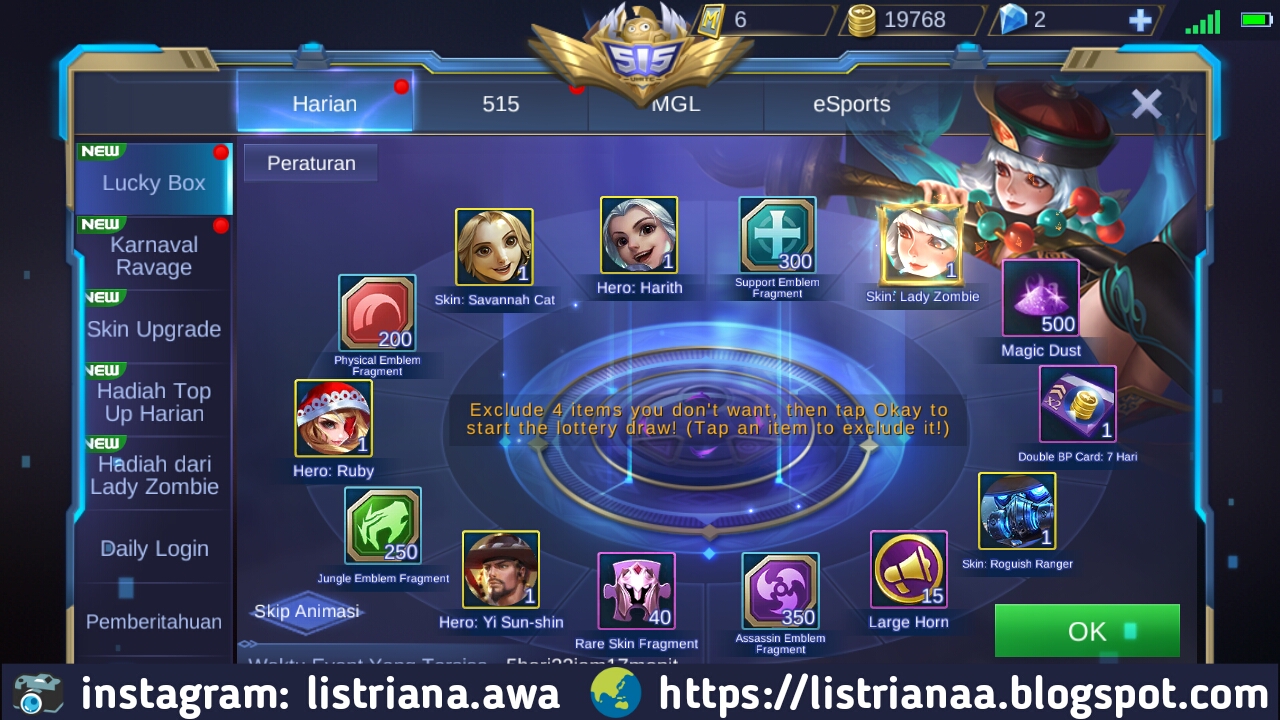The width and height of the screenshot is (1280, 720).
Task: Exclude the Large Horn prize
Action: coord(908,570)
